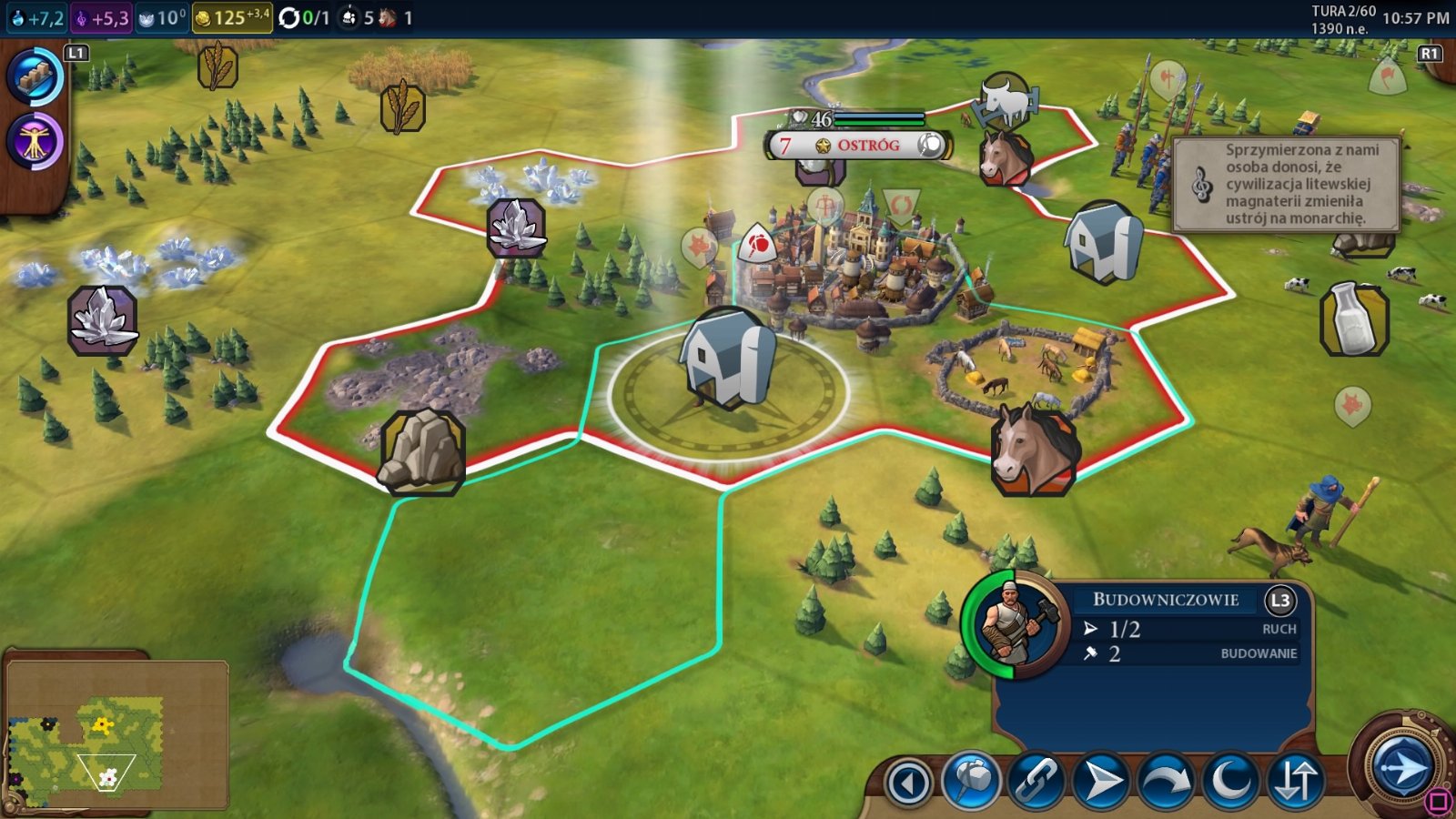
Task: Activate the chain-link formation action
Action: coord(1036,781)
